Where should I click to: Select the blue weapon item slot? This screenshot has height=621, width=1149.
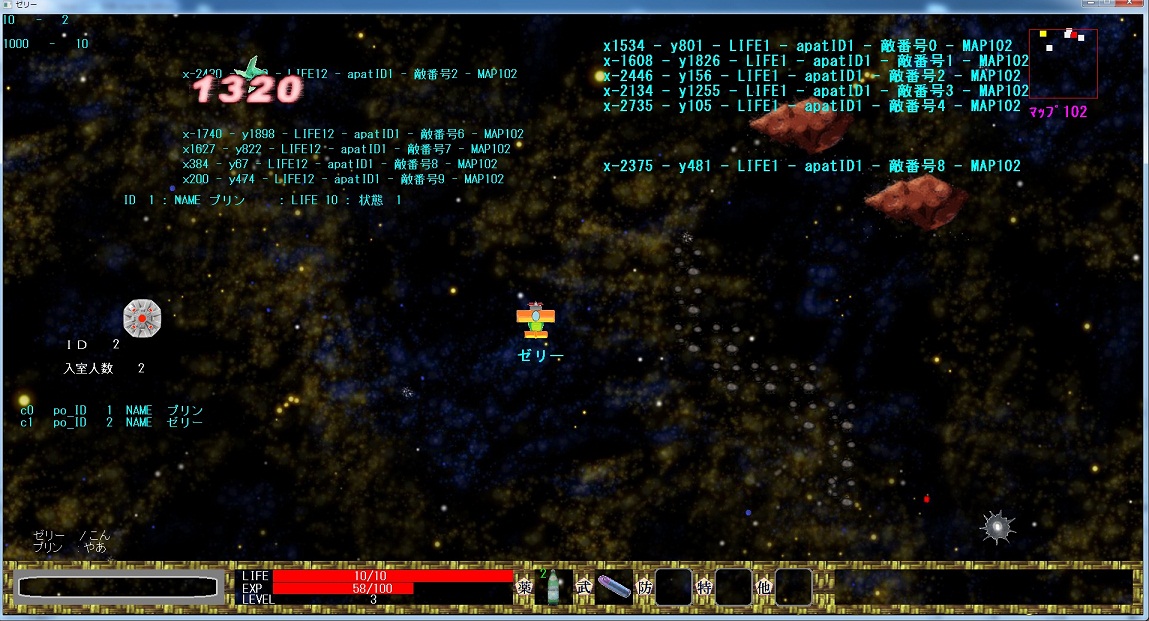coord(614,588)
